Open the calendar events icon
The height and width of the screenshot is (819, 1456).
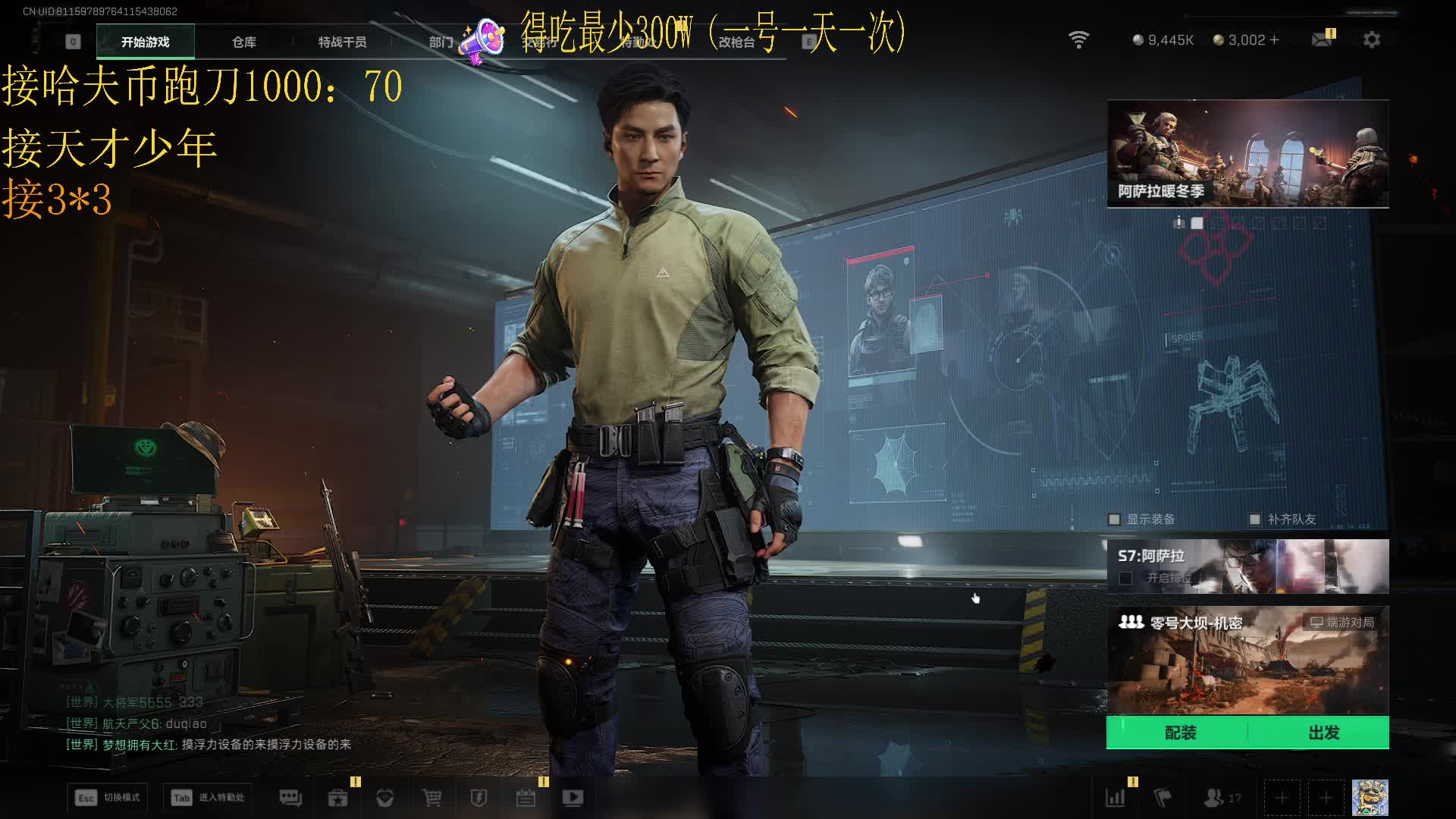[x=526, y=798]
